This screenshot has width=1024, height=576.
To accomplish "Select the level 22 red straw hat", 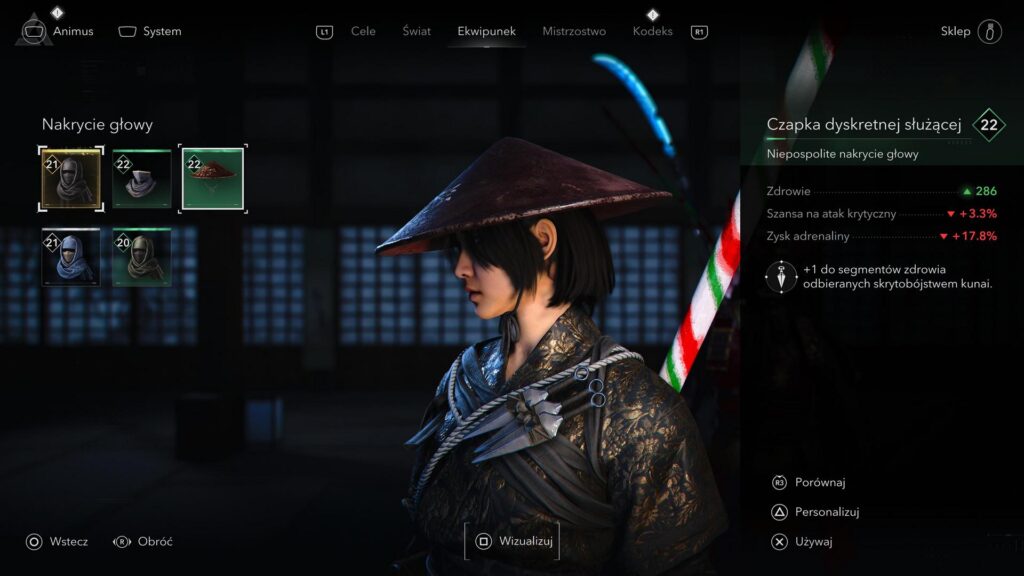I will click(212, 178).
